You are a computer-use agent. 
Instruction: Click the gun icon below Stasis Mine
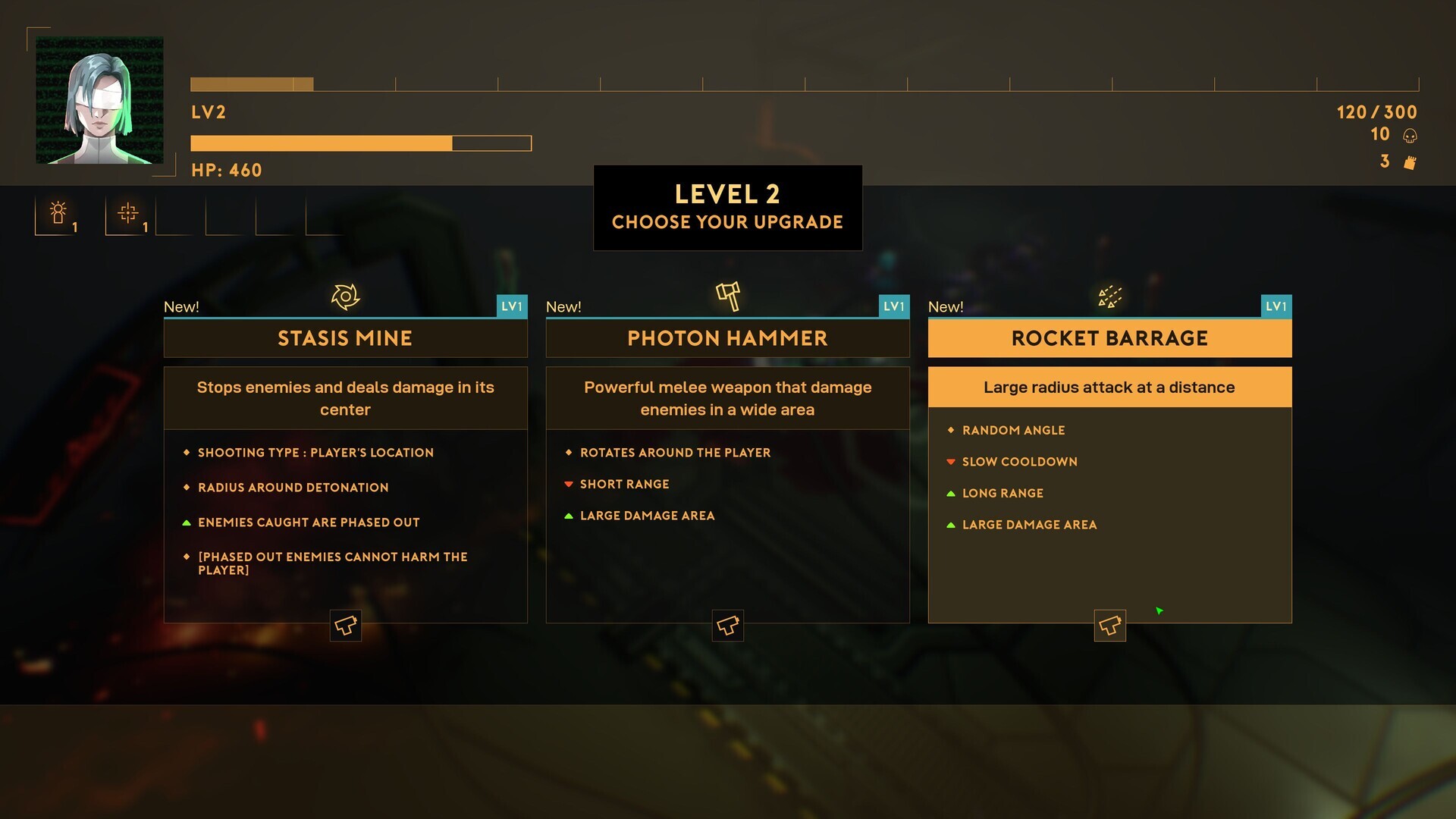click(x=346, y=625)
